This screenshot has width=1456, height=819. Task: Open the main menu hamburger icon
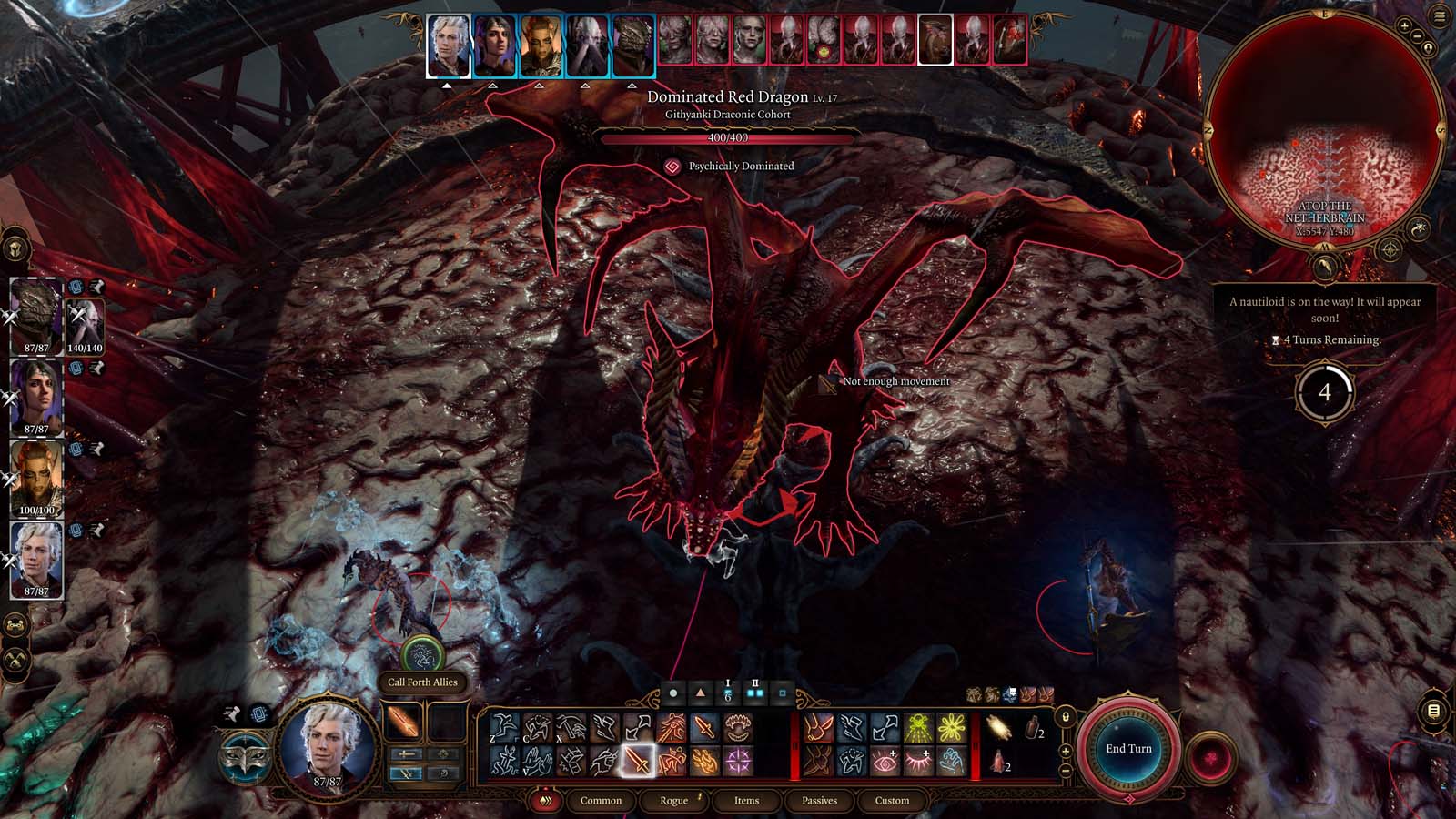[1440, 16]
